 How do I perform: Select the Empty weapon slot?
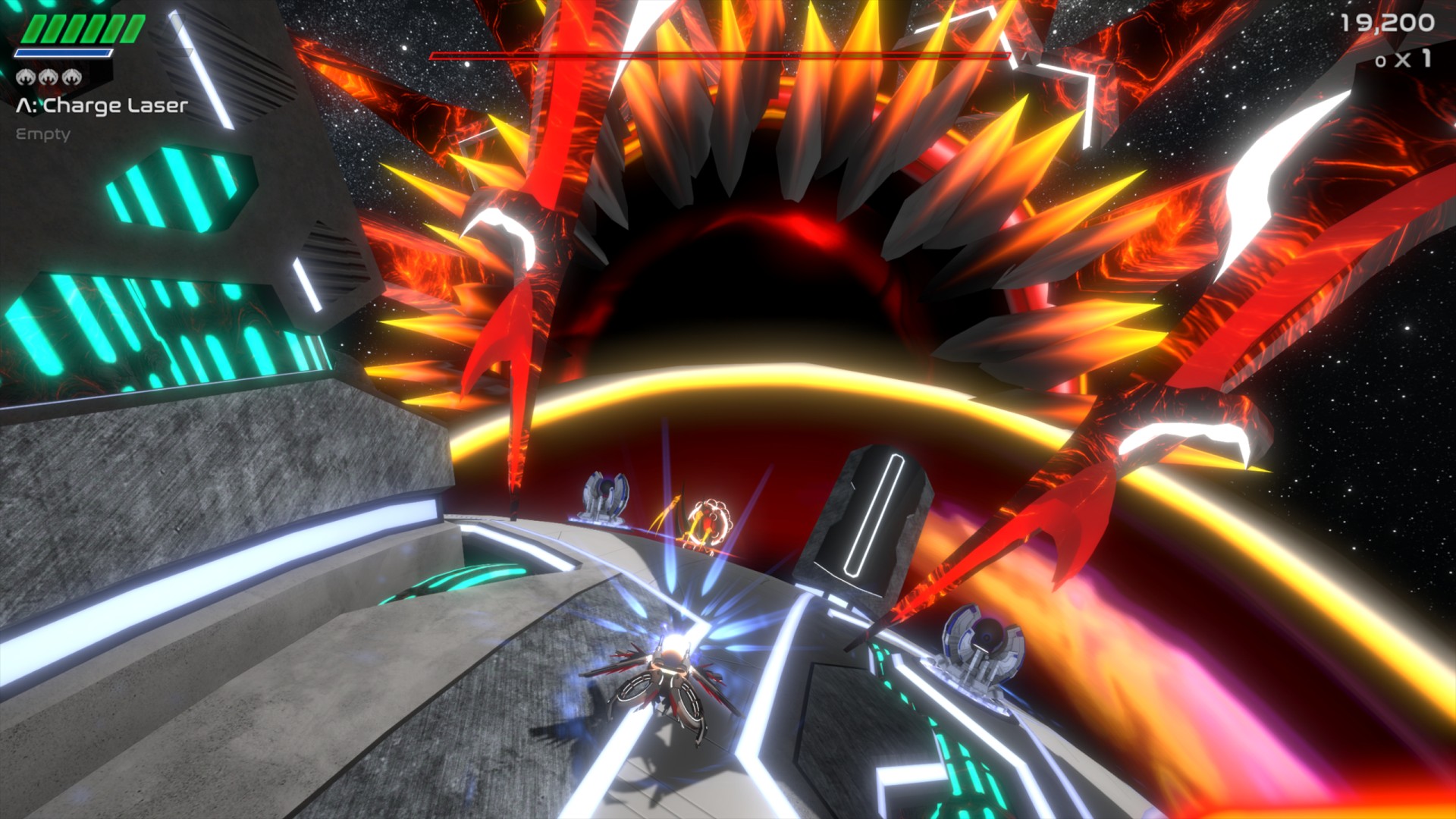pos(43,134)
